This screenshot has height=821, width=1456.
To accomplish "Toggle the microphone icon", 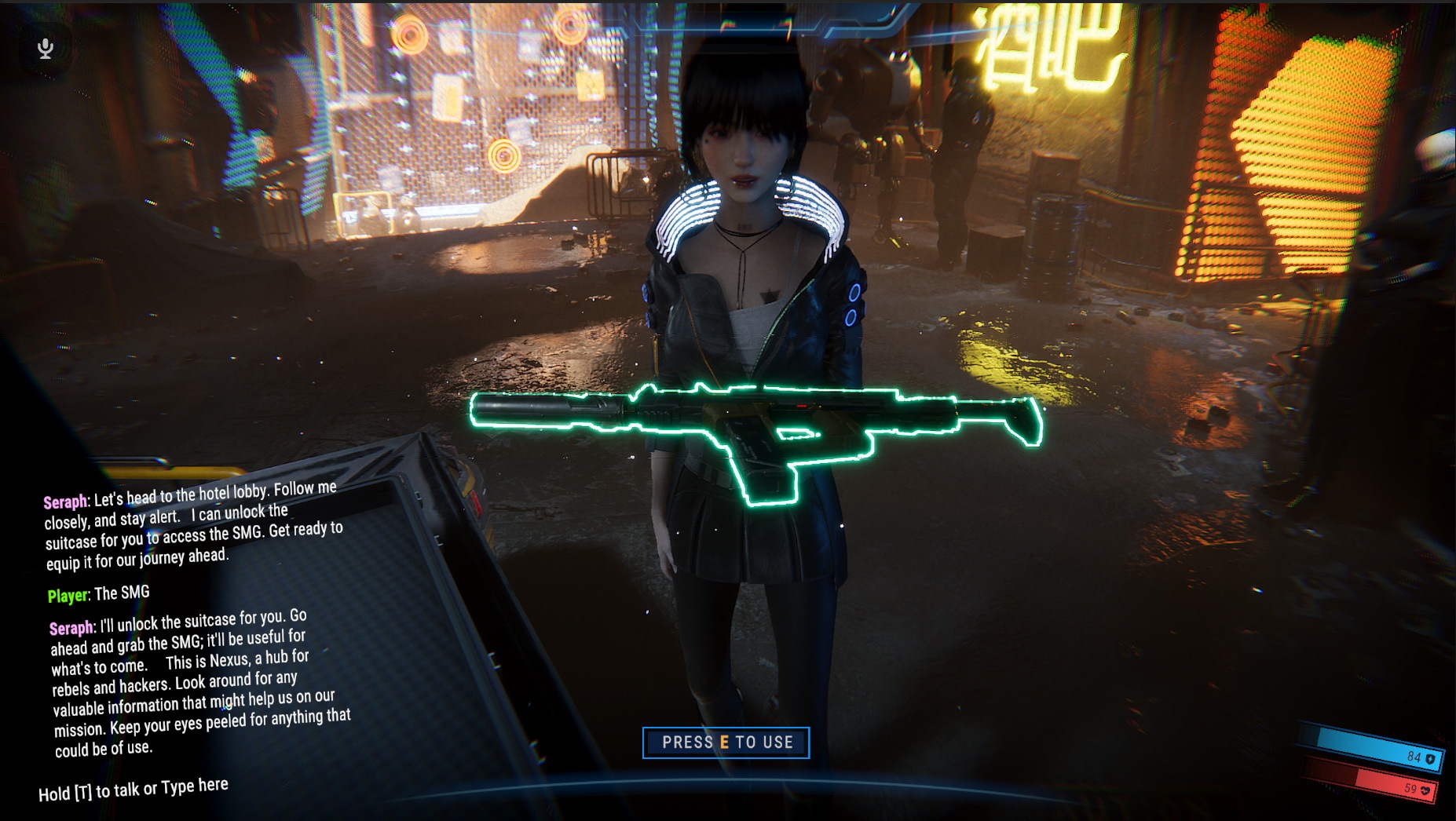I will click(x=46, y=49).
